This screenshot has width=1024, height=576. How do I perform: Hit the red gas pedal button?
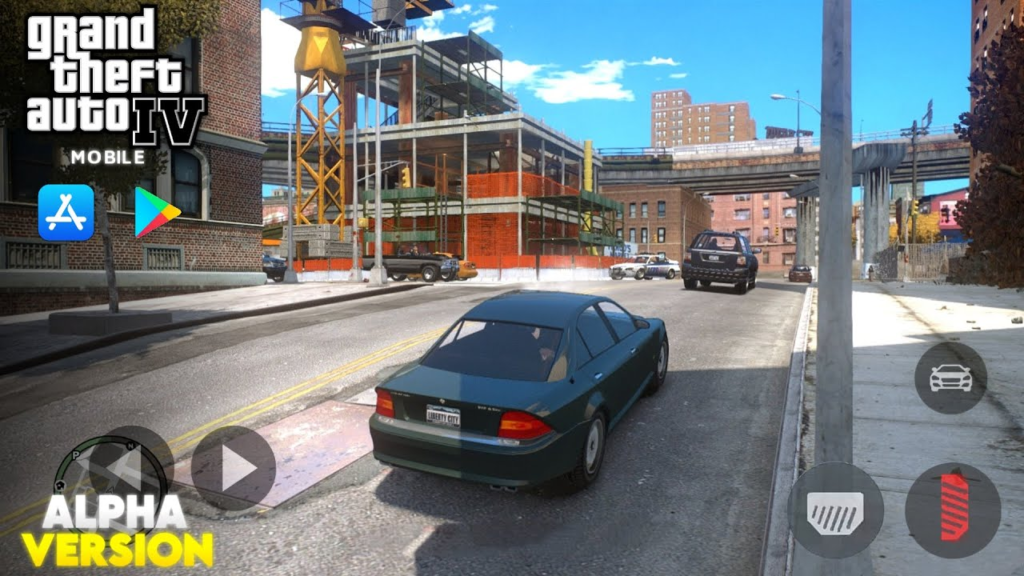(952, 509)
